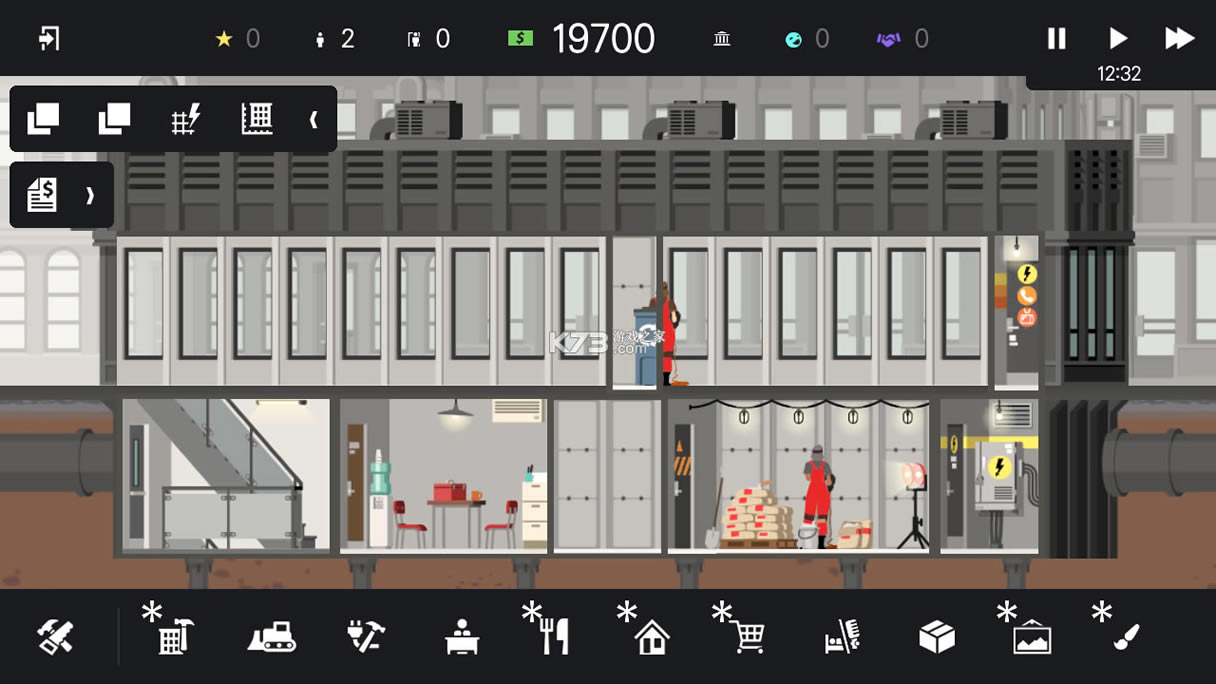The height and width of the screenshot is (684, 1216).
Task: Pause the game simulation
Action: (1056, 39)
